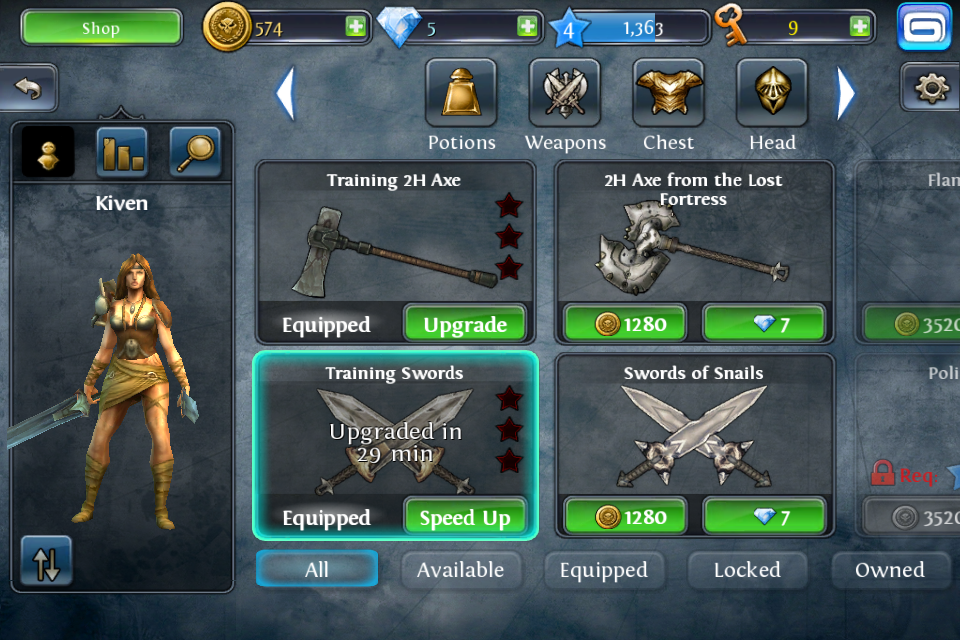Go back using the return arrow
960x640 pixels.
28,89
